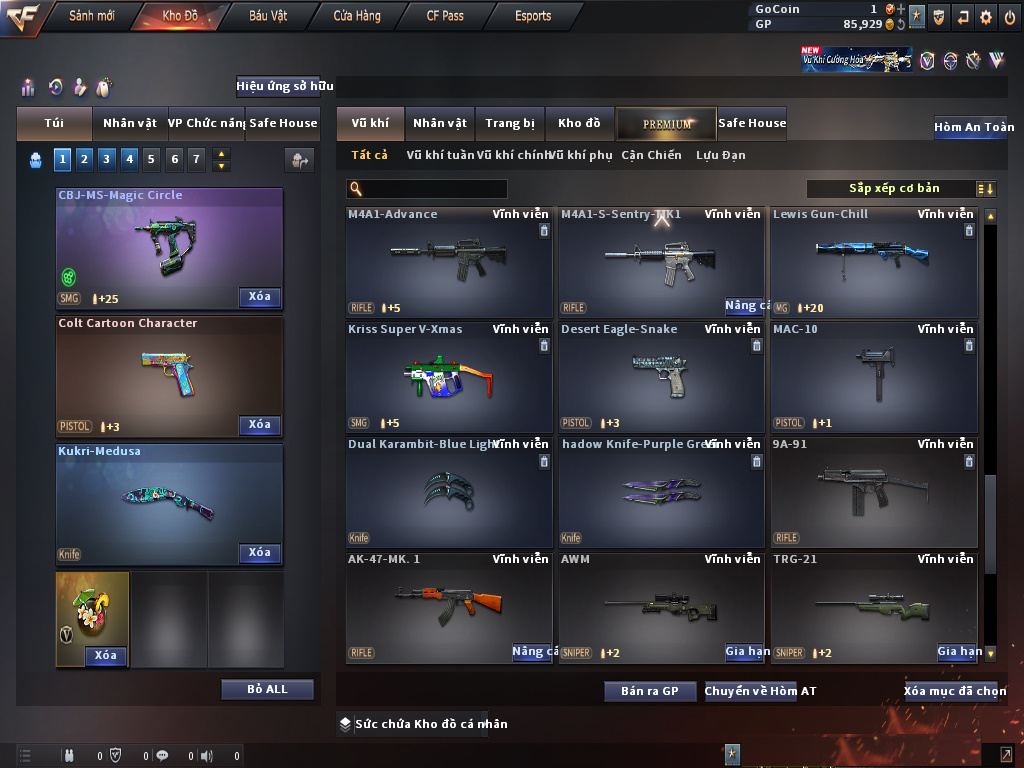Go to the Sảnh mới lobby tab
Viewport: 1024px width, 768px height.
click(92, 16)
